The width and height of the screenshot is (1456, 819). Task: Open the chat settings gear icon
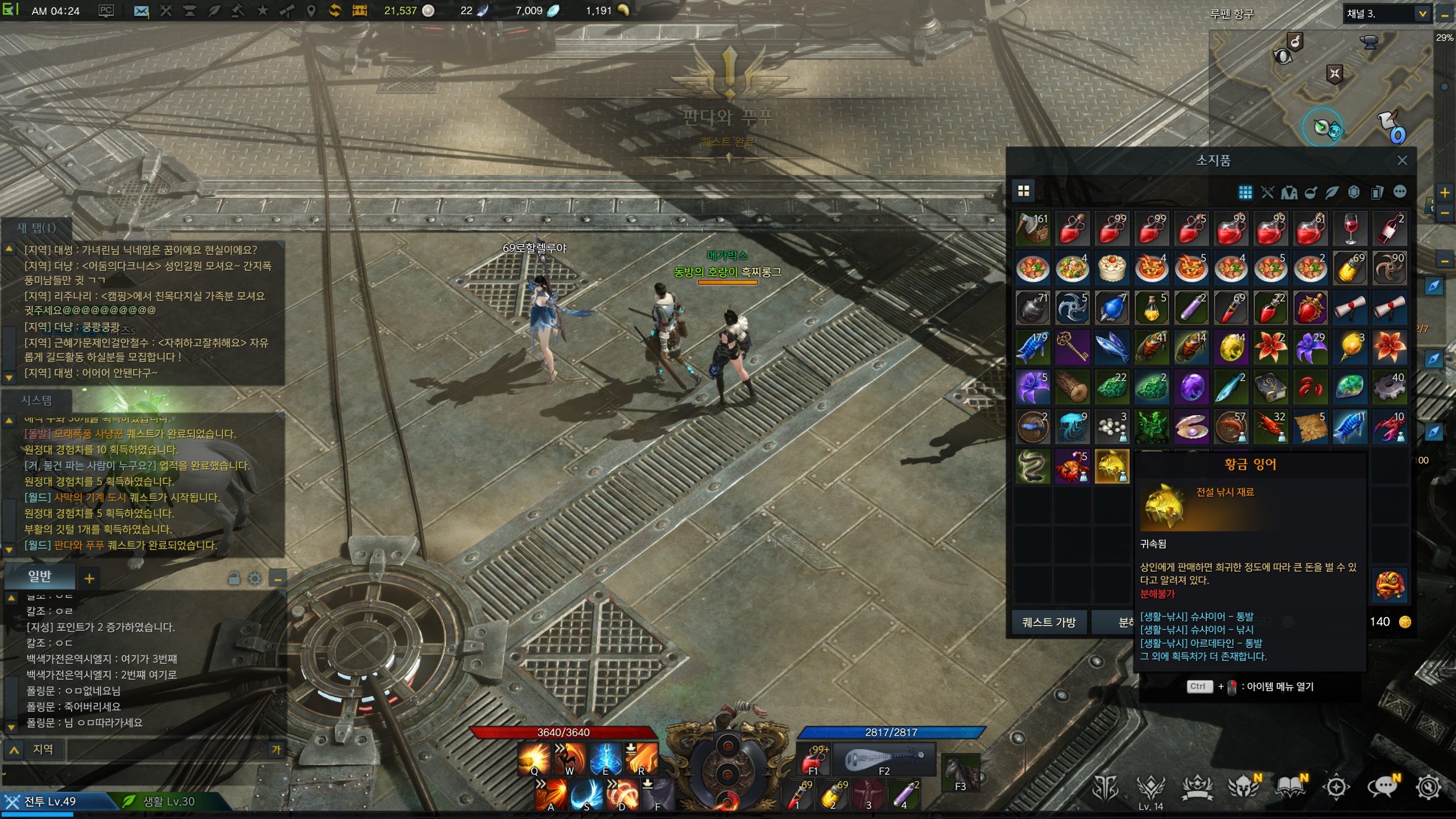(255, 579)
